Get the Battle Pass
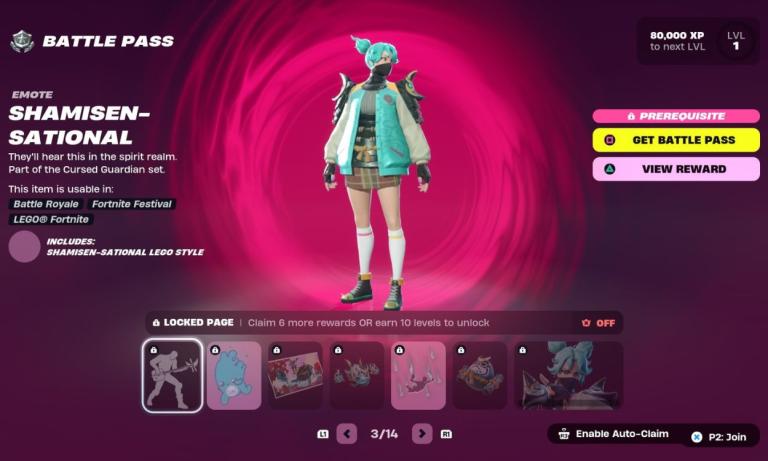768x461 pixels. point(676,140)
